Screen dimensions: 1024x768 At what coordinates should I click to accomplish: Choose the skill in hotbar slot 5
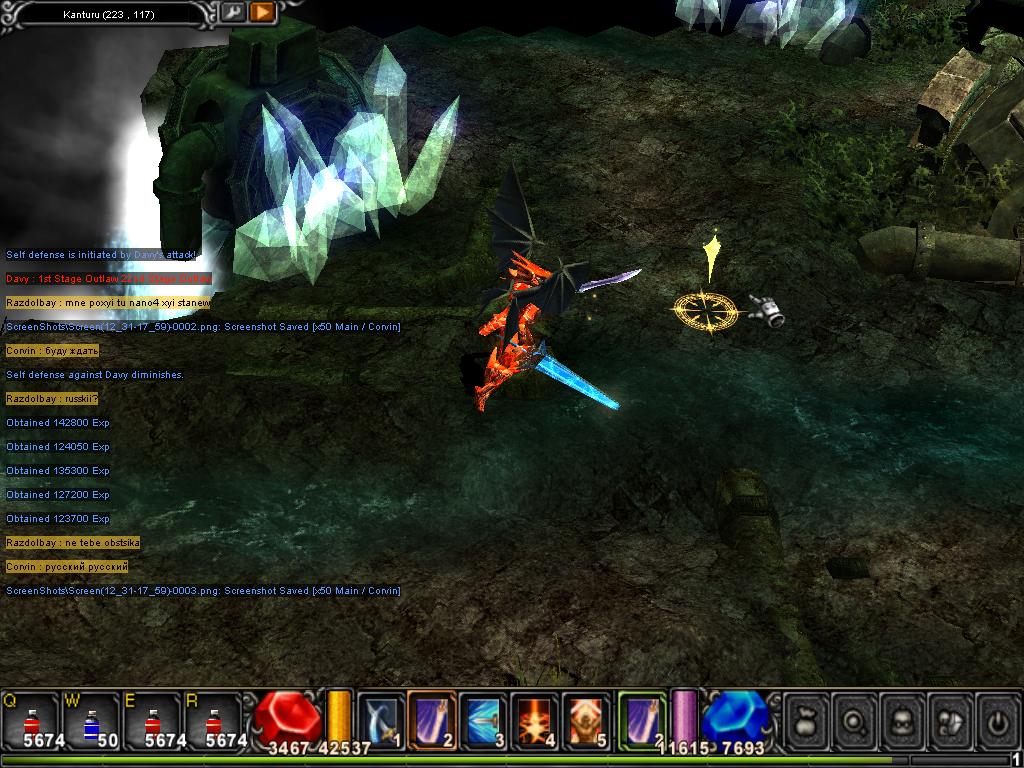pos(585,720)
